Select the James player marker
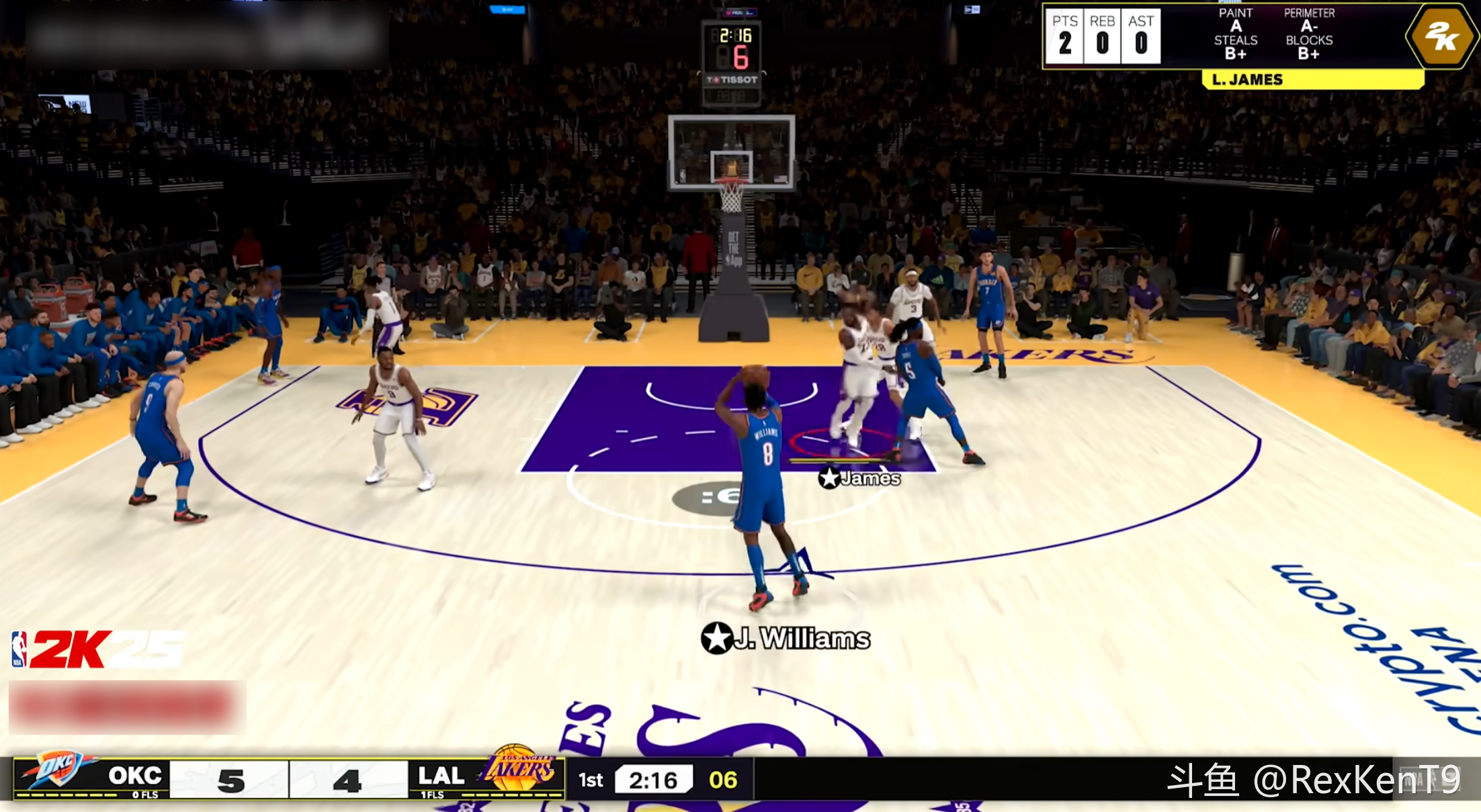 (859, 478)
